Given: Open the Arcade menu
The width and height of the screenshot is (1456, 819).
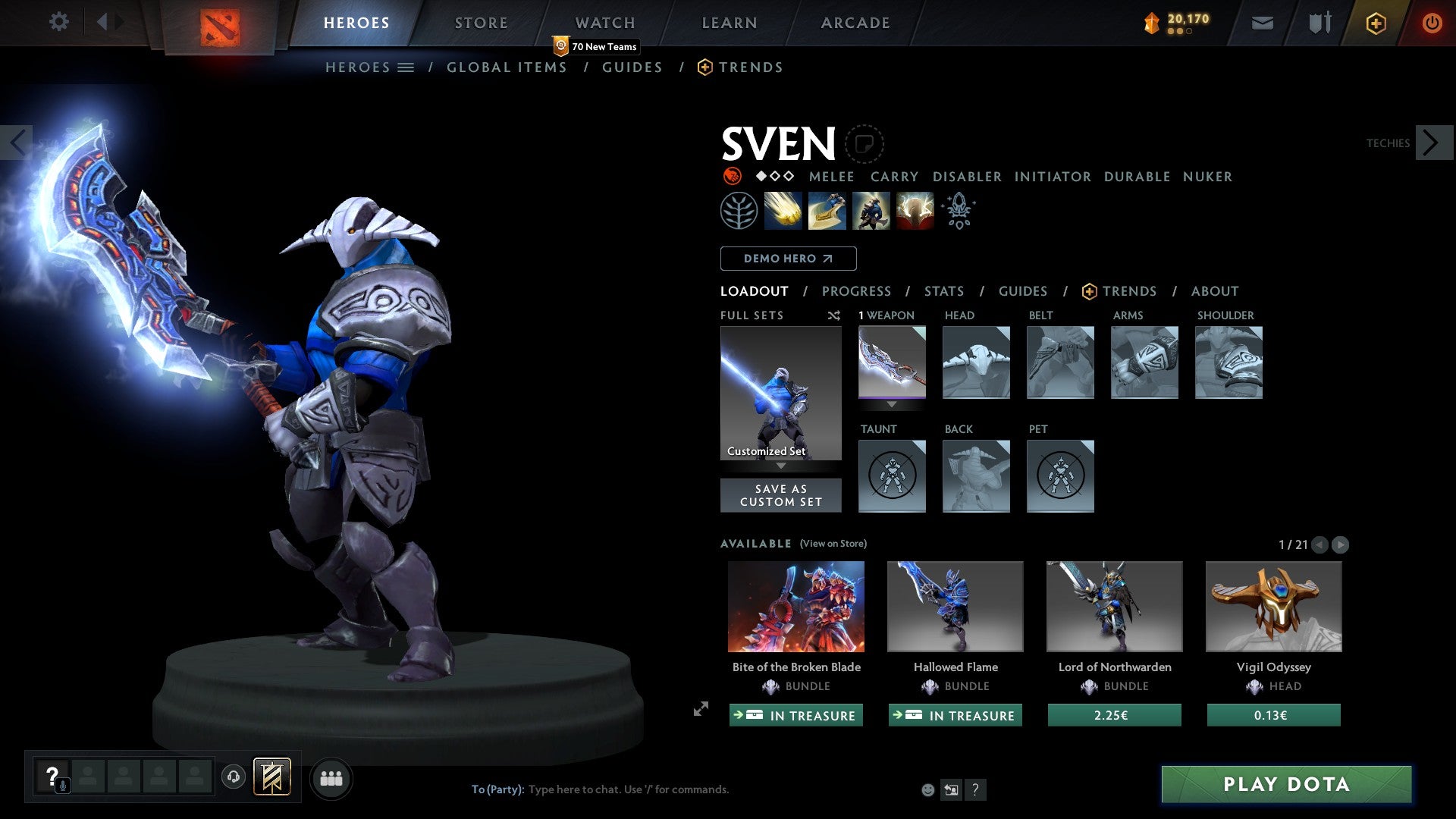Looking at the screenshot, I should click(855, 23).
